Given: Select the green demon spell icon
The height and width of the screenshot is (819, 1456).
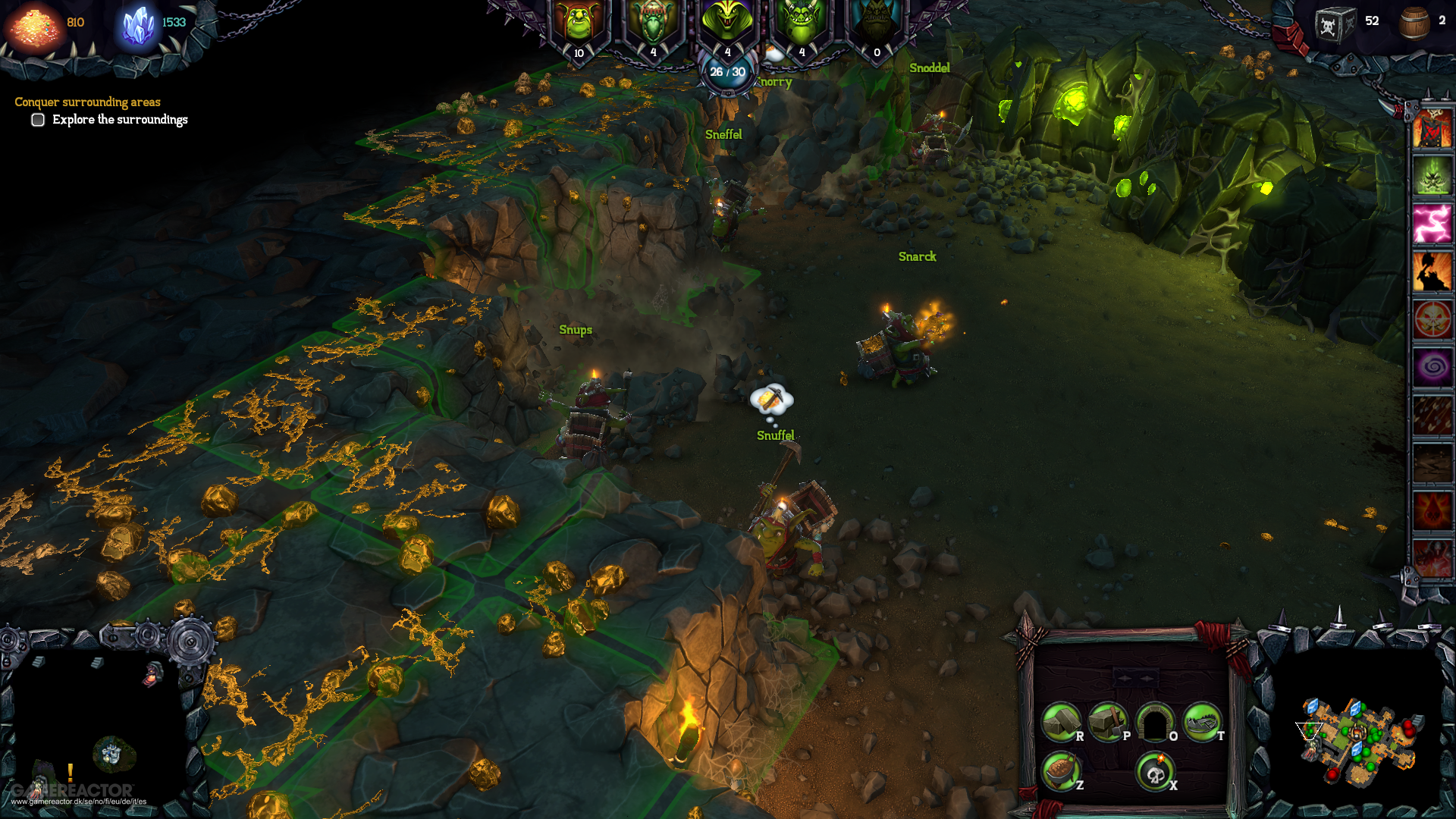Looking at the screenshot, I should [x=1432, y=177].
